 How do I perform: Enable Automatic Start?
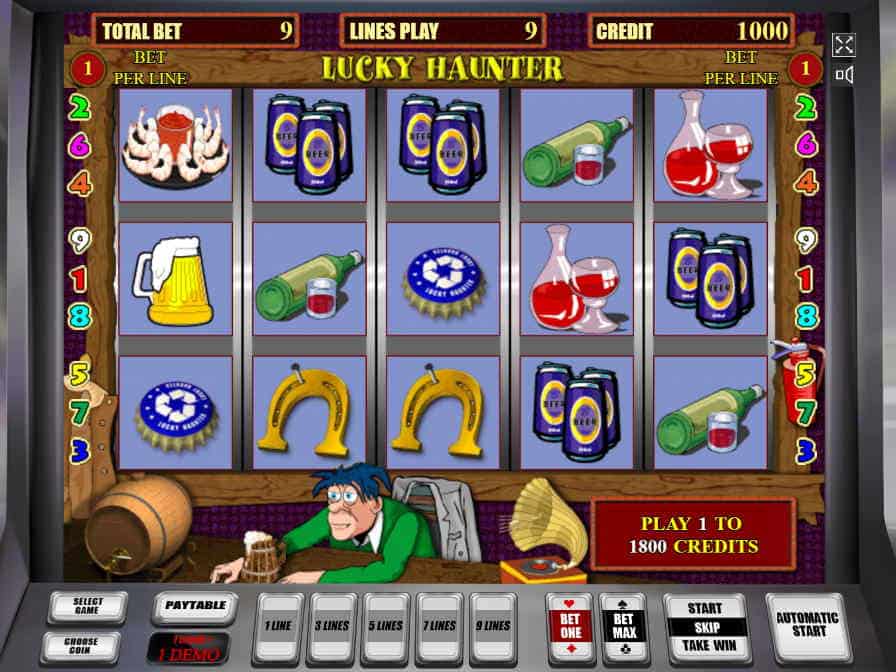pos(807,625)
